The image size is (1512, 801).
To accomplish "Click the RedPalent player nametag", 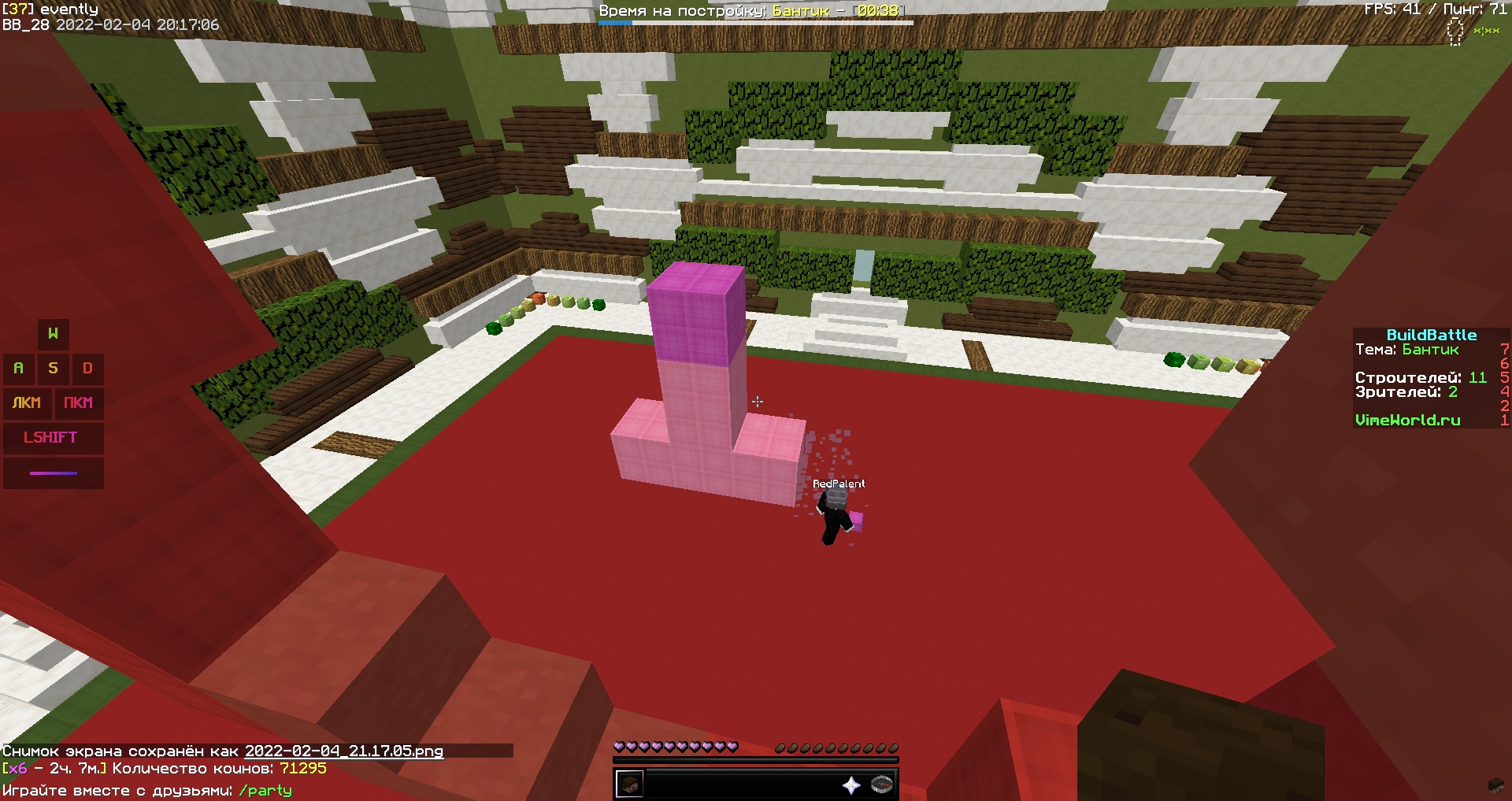I will (x=839, y=483).
